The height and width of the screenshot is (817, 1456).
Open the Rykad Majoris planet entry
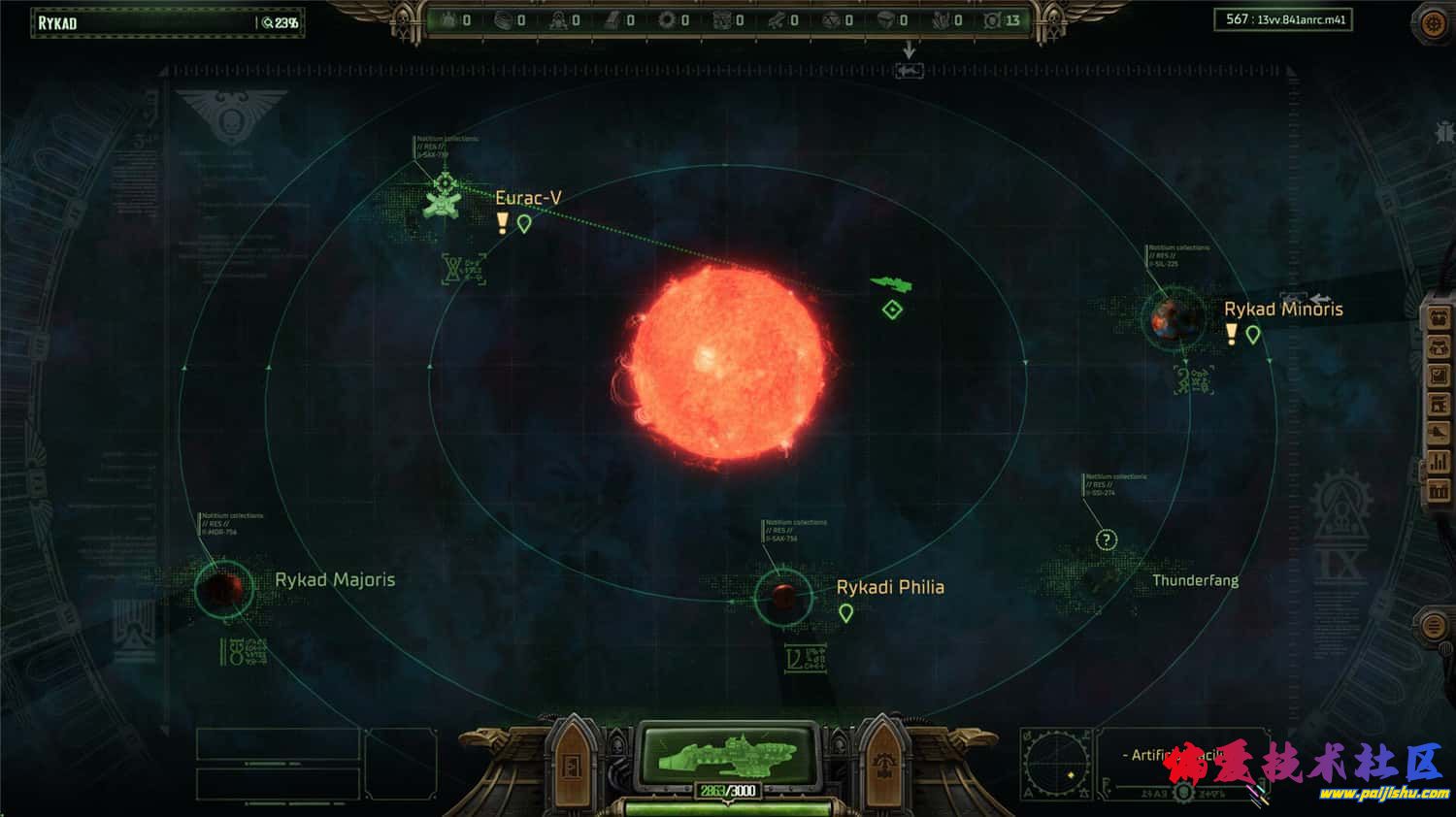[x=334, y=579]
